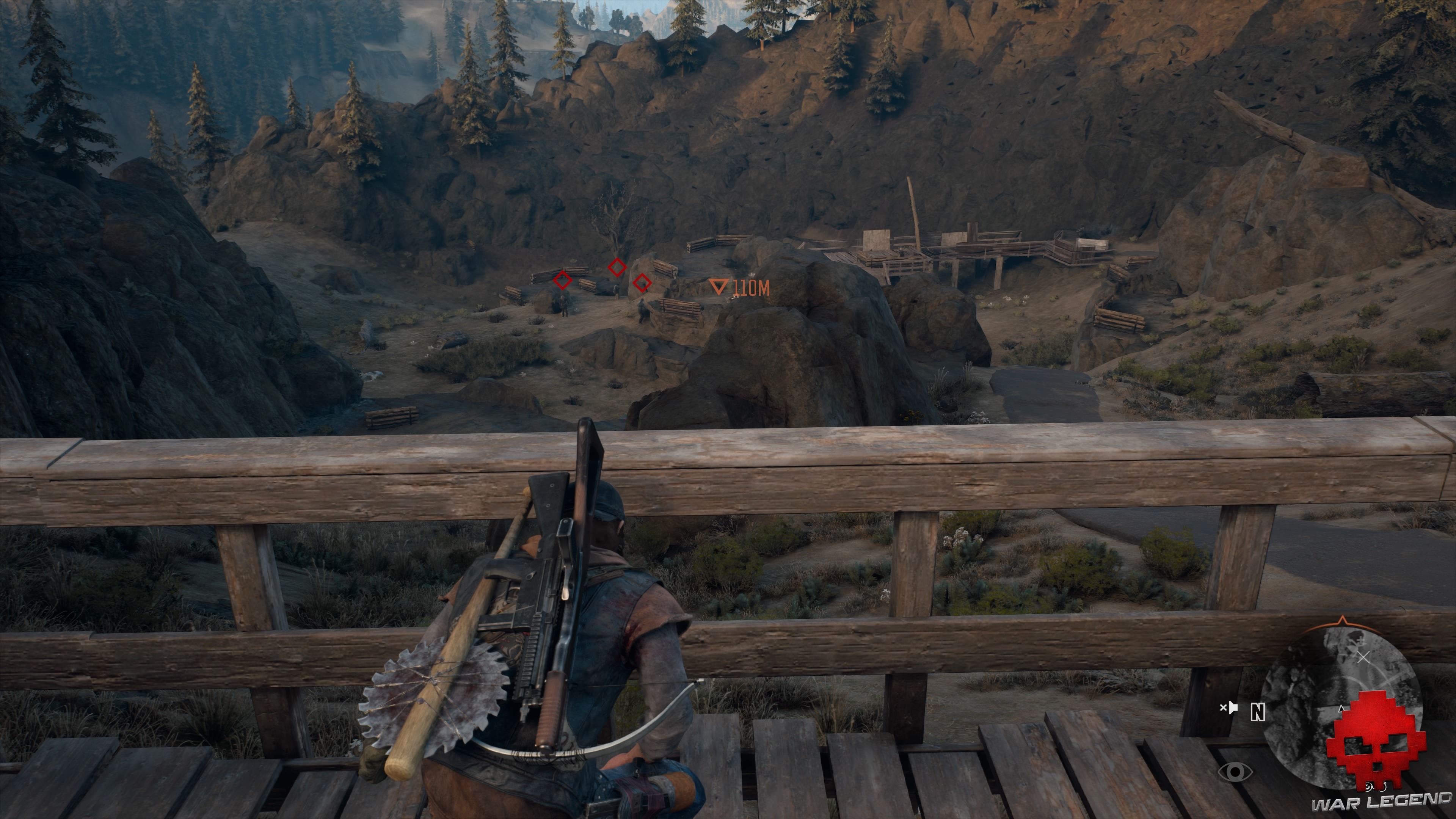
Task: Click the highest red enemy marker above the rocks
Action: point(617,268)
